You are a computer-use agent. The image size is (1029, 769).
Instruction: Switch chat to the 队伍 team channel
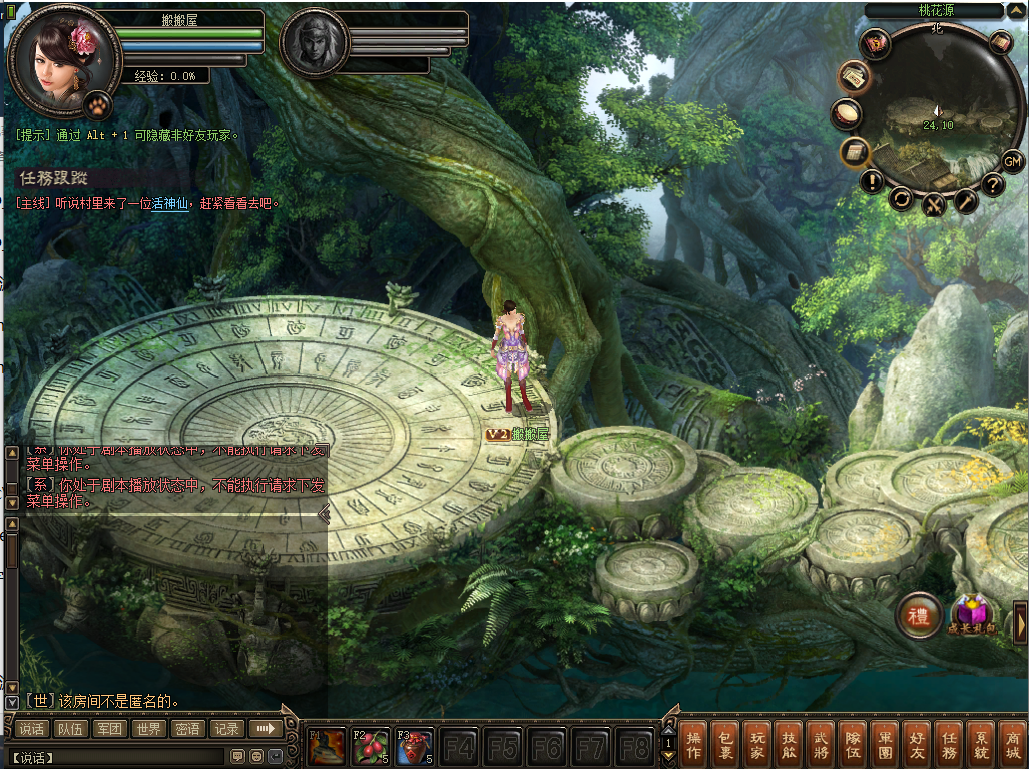coord(70,729)
